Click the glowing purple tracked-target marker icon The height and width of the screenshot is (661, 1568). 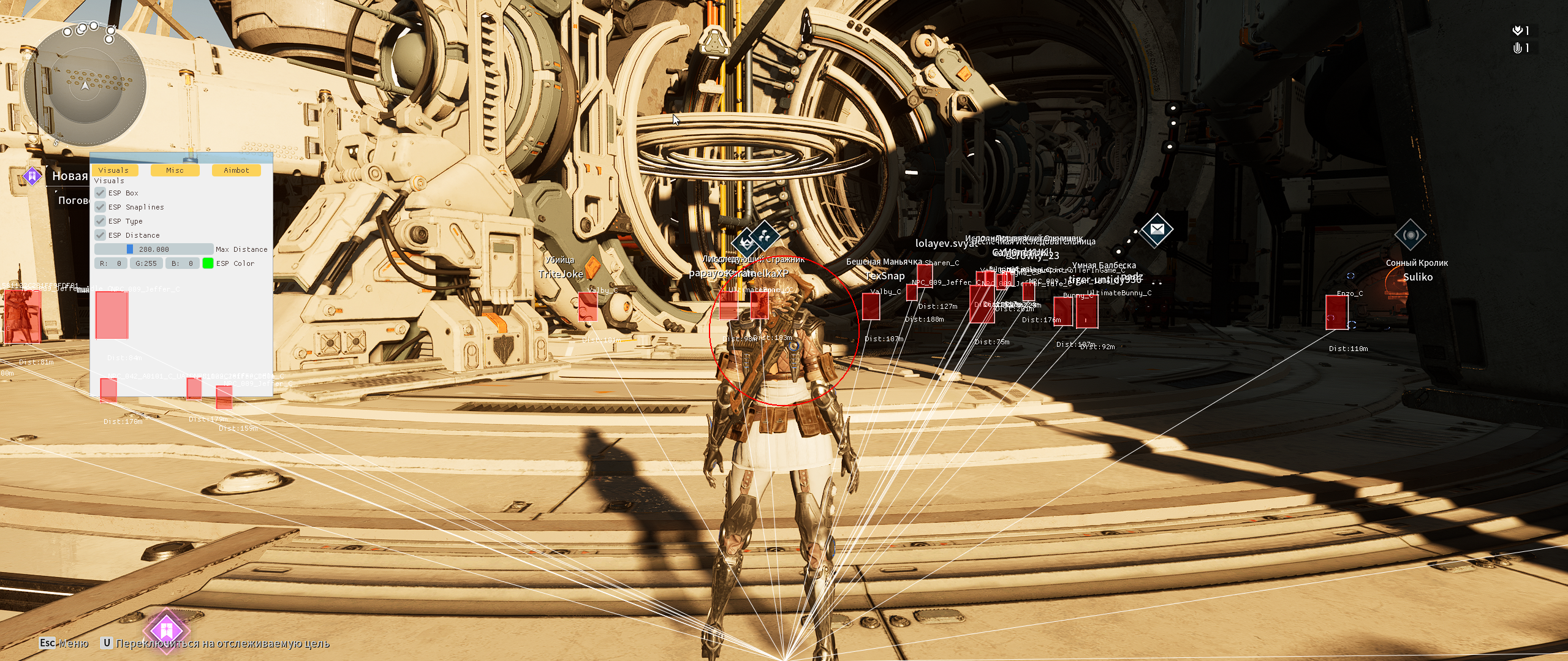[166, 630]
